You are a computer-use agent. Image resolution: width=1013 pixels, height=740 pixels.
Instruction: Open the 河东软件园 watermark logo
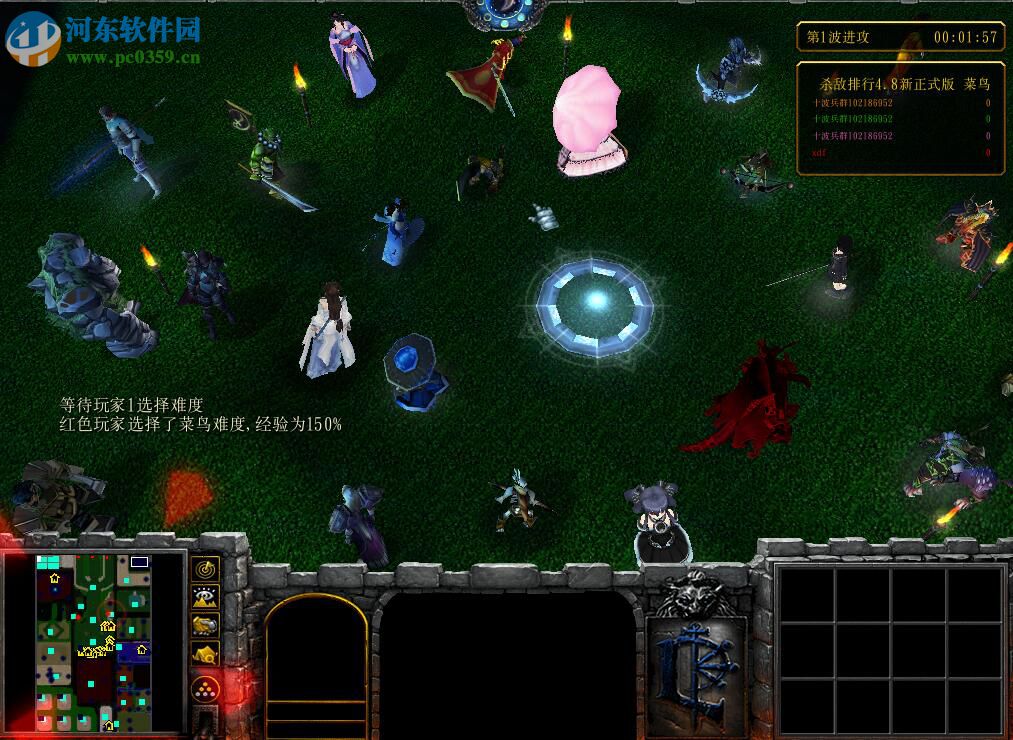pos(103,38)
